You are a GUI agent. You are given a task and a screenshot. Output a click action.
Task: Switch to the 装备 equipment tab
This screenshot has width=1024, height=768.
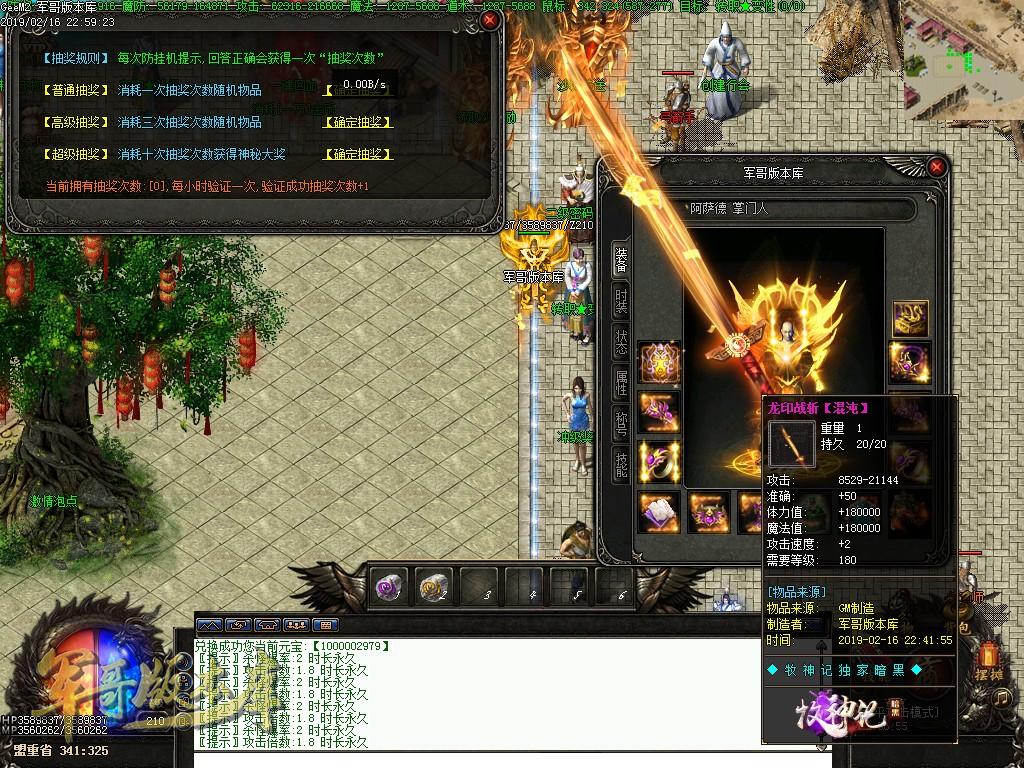621,260
